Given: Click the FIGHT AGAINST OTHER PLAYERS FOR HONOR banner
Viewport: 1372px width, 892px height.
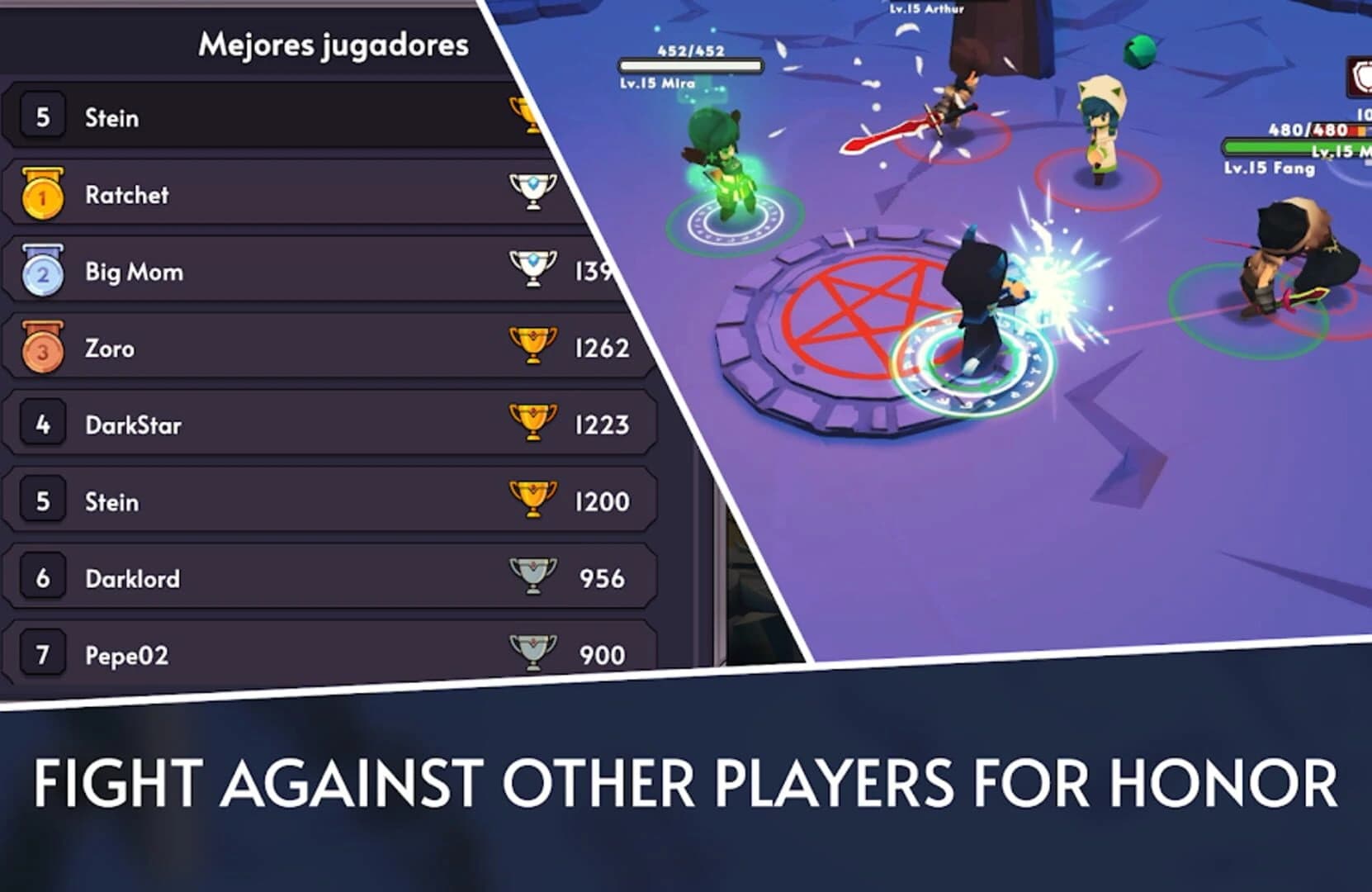Looking at the screenshot, I should point(686,775).
